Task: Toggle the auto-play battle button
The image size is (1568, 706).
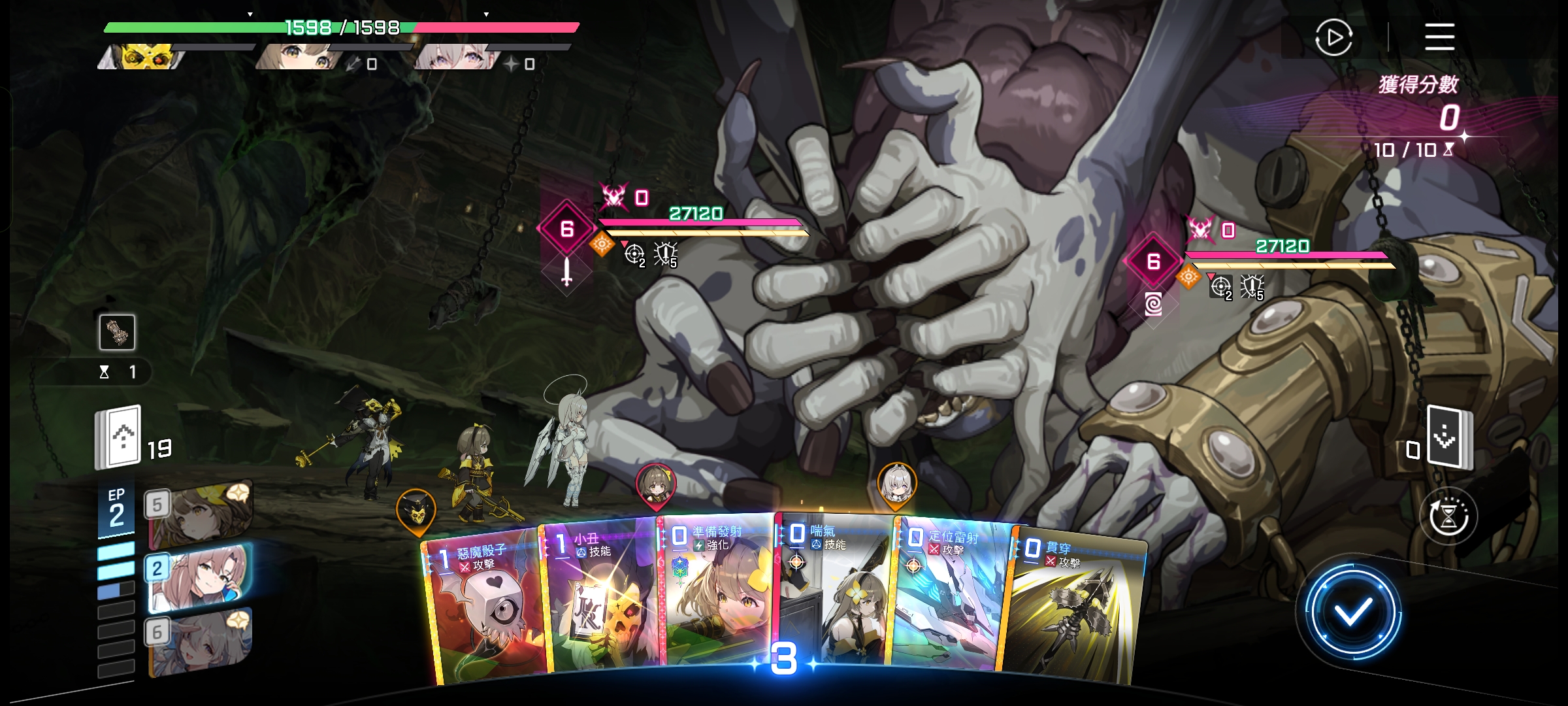Action: point(1333,38)
